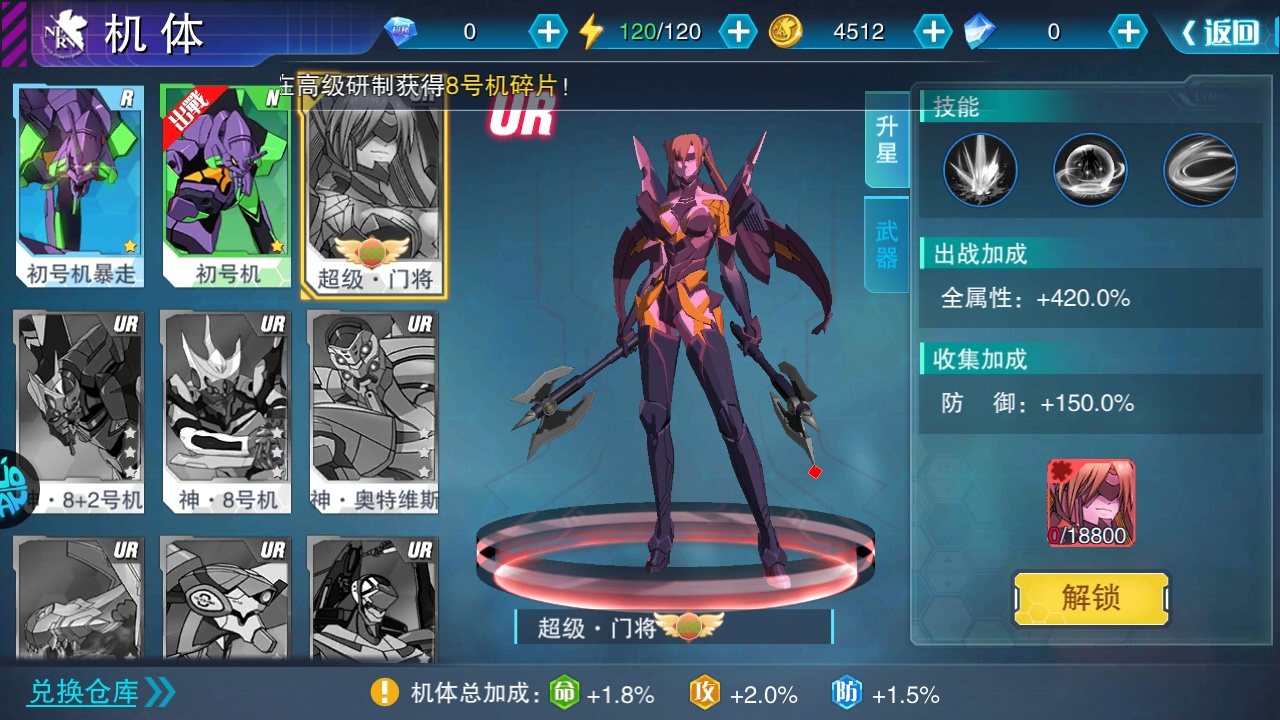
Task: Switch to the 升星 tab
Action: (x=887, y=140)
